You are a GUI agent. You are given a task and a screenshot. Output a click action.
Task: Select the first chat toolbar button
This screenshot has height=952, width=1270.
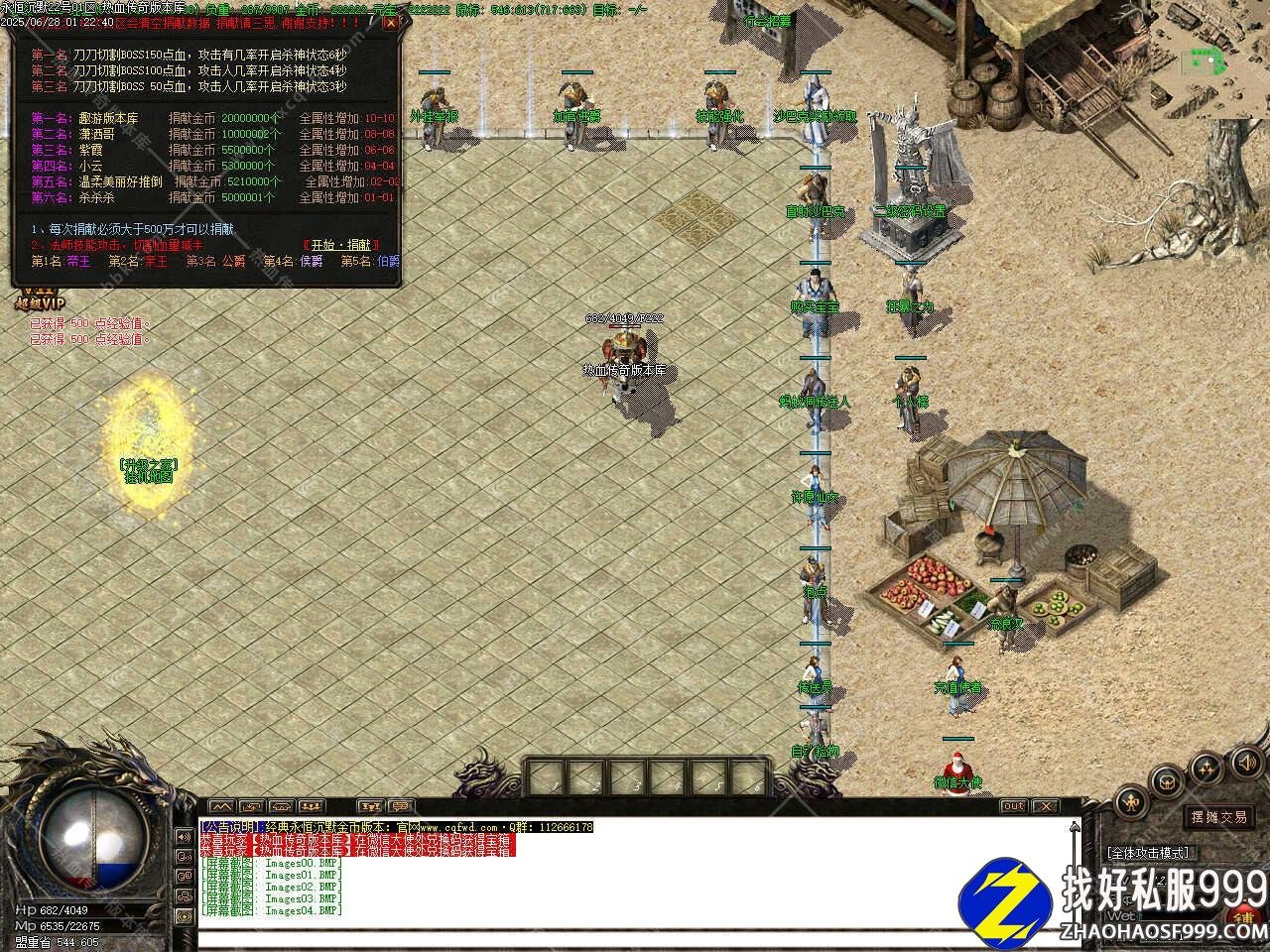point(221,806)
